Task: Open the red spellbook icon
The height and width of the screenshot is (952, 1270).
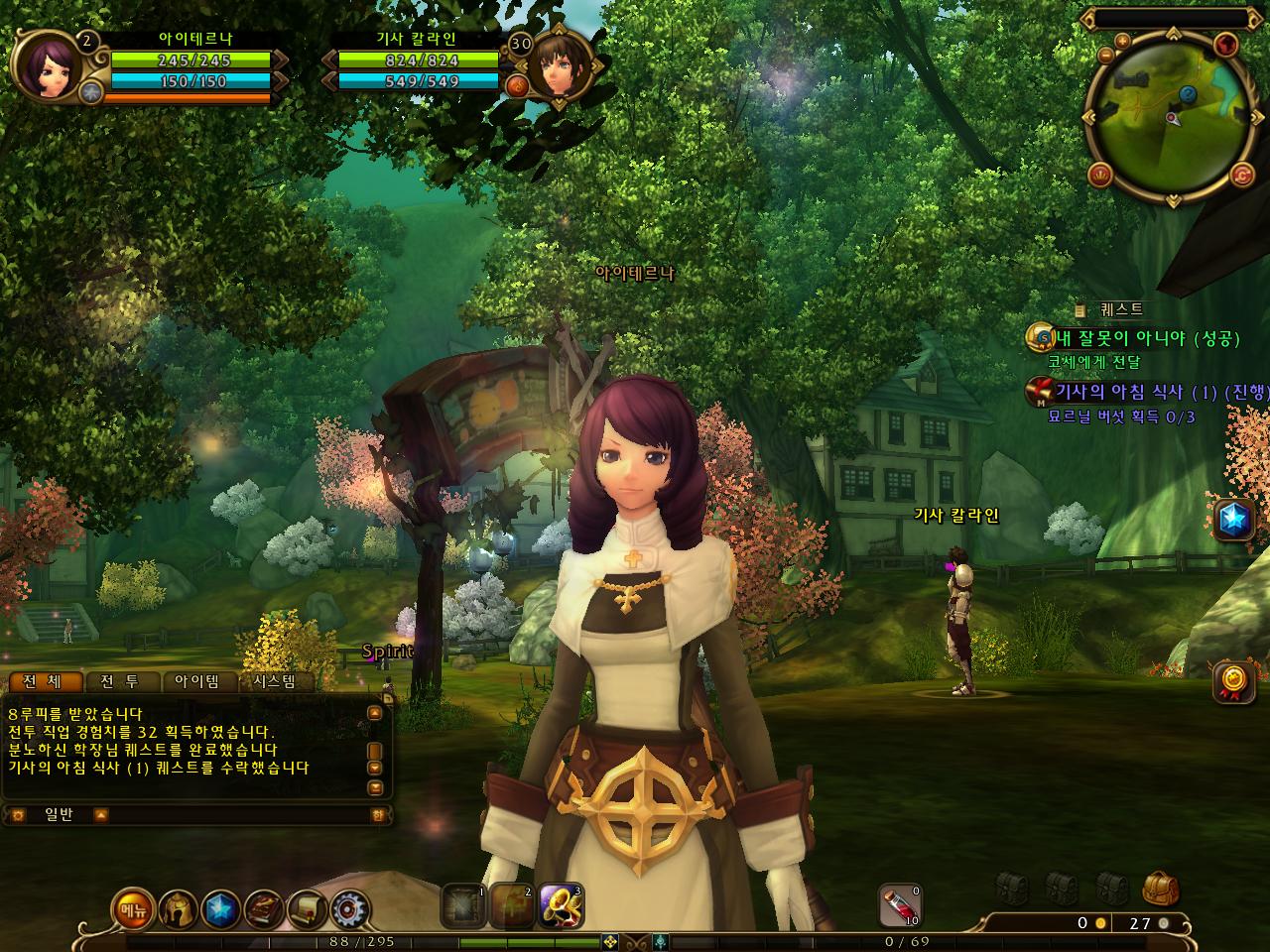Action: coord(264,908)
